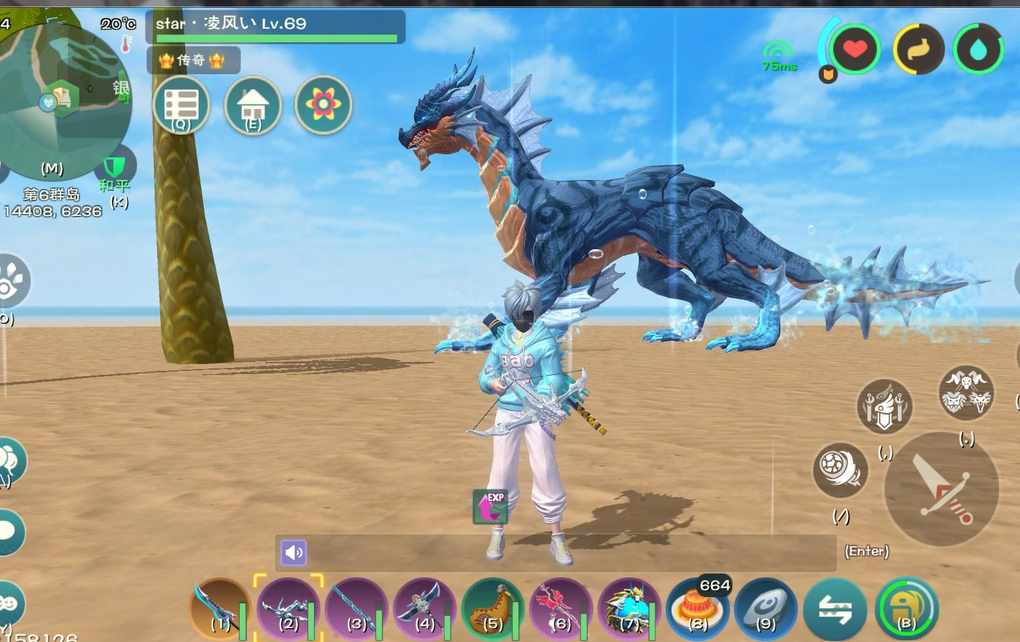
Task: Activate the winged helmet armor skill
Action: pyautogui.click(x=884, y=407)
